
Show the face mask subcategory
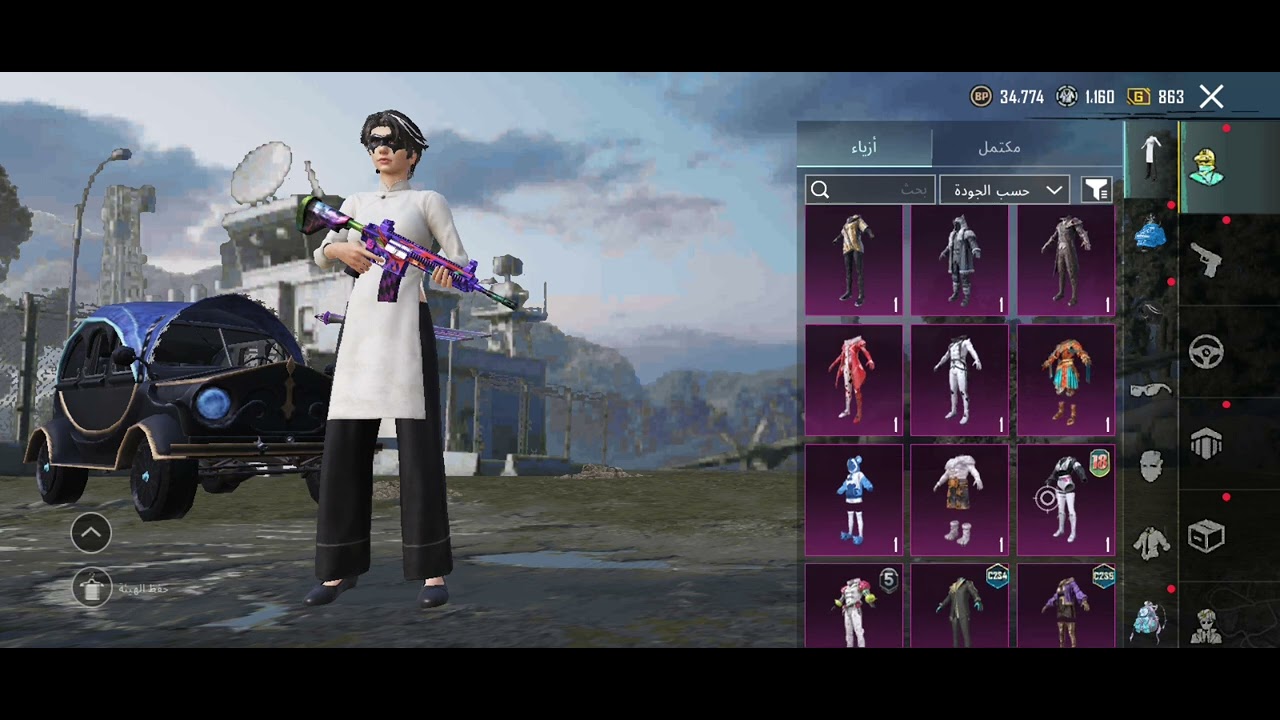[x=1150, y=465]
